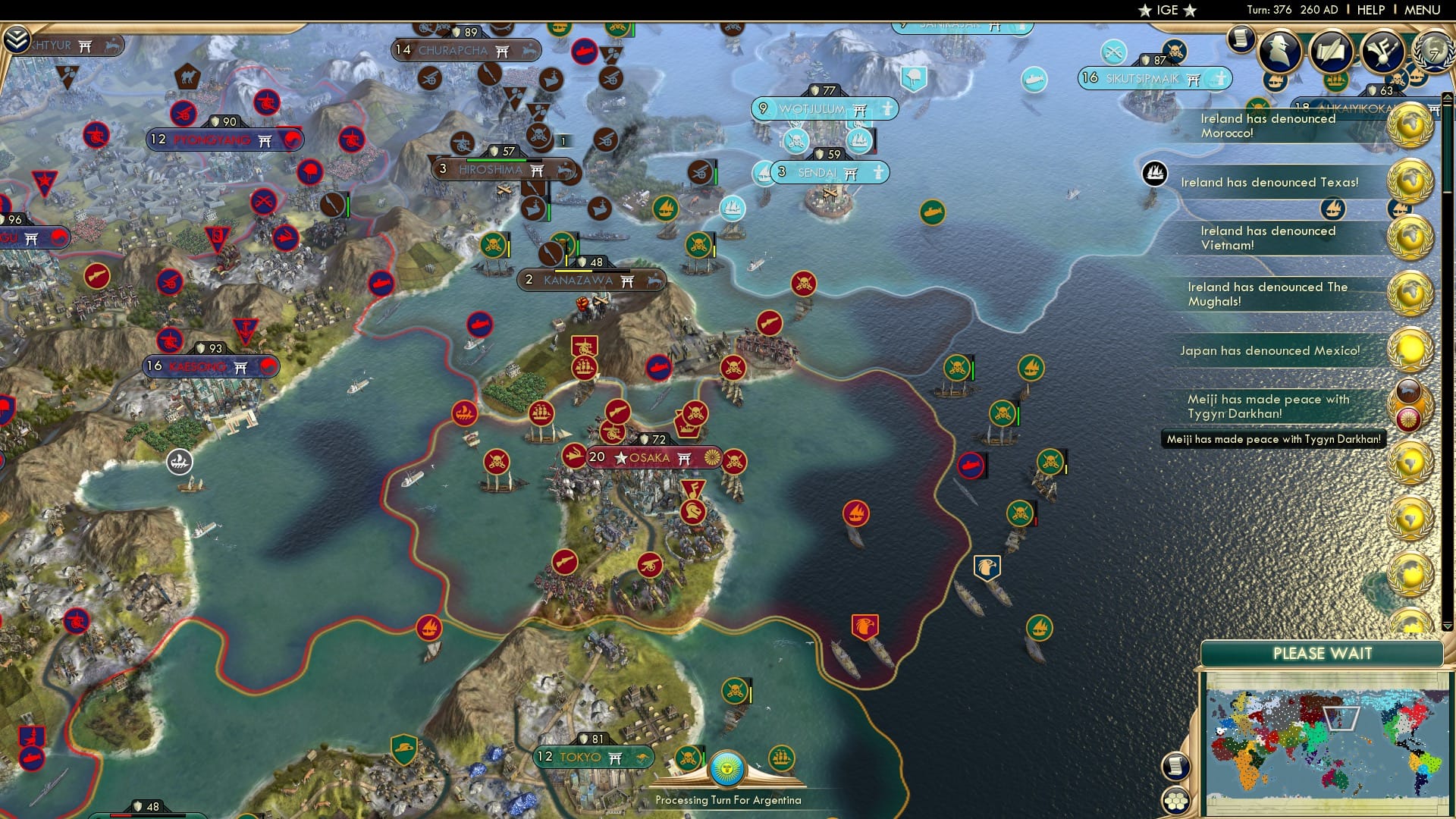Toggle strategic view with hex icon near minimap
The image size is (1456, 819).
pos(1175,800)
